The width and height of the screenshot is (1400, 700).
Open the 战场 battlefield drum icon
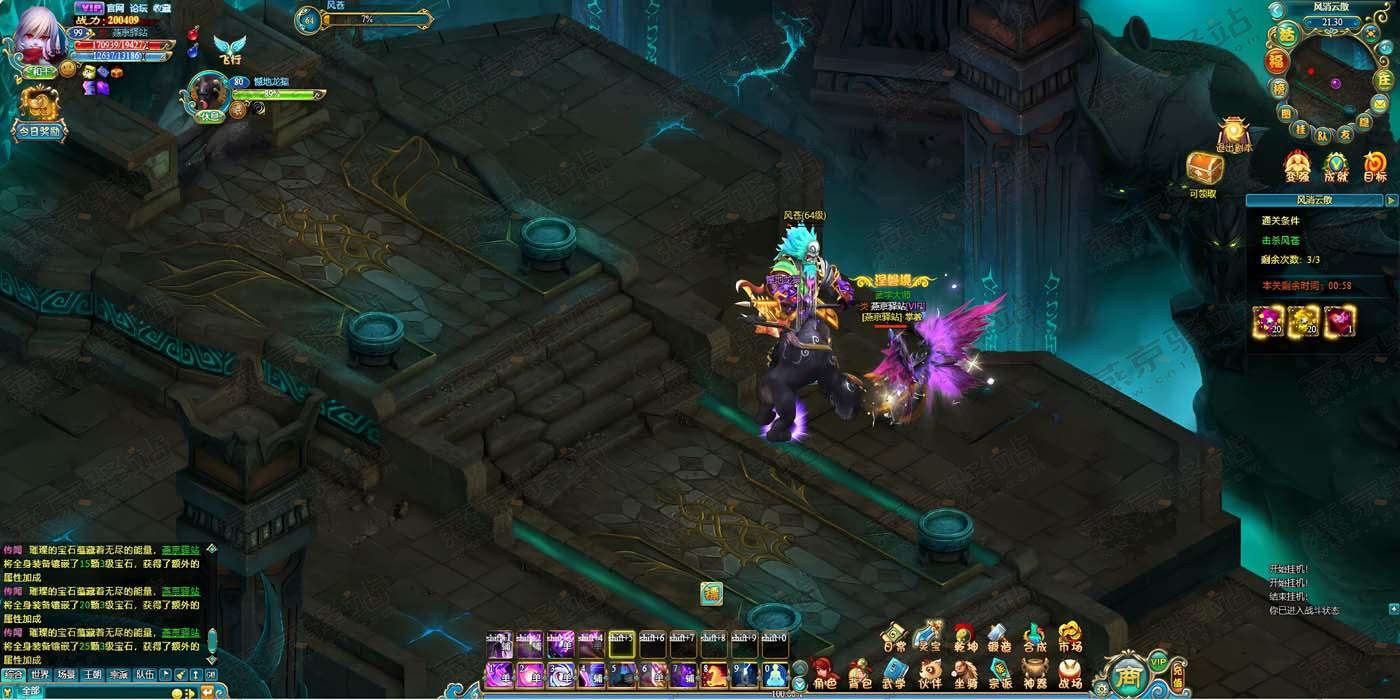(x=1069, y=673)
